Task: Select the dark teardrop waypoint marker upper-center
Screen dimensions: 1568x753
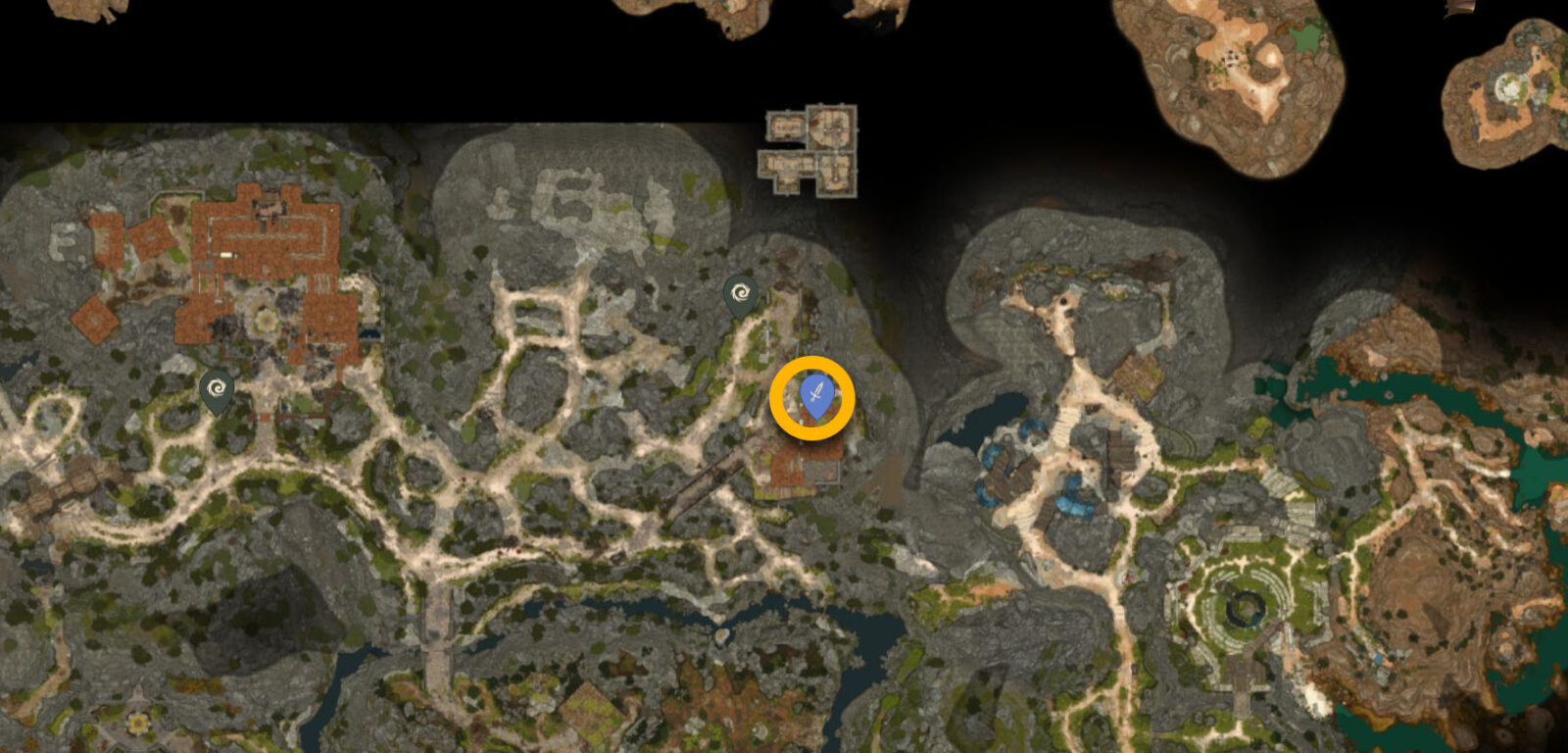Action: click(742, 292)
